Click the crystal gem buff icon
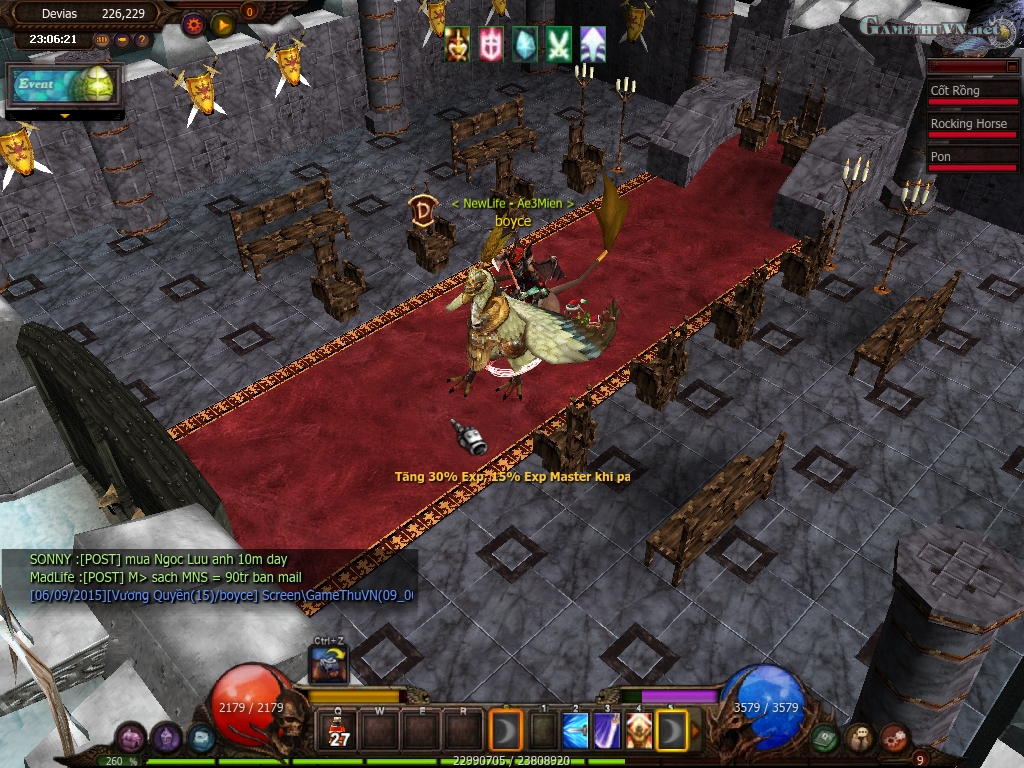 525,45
